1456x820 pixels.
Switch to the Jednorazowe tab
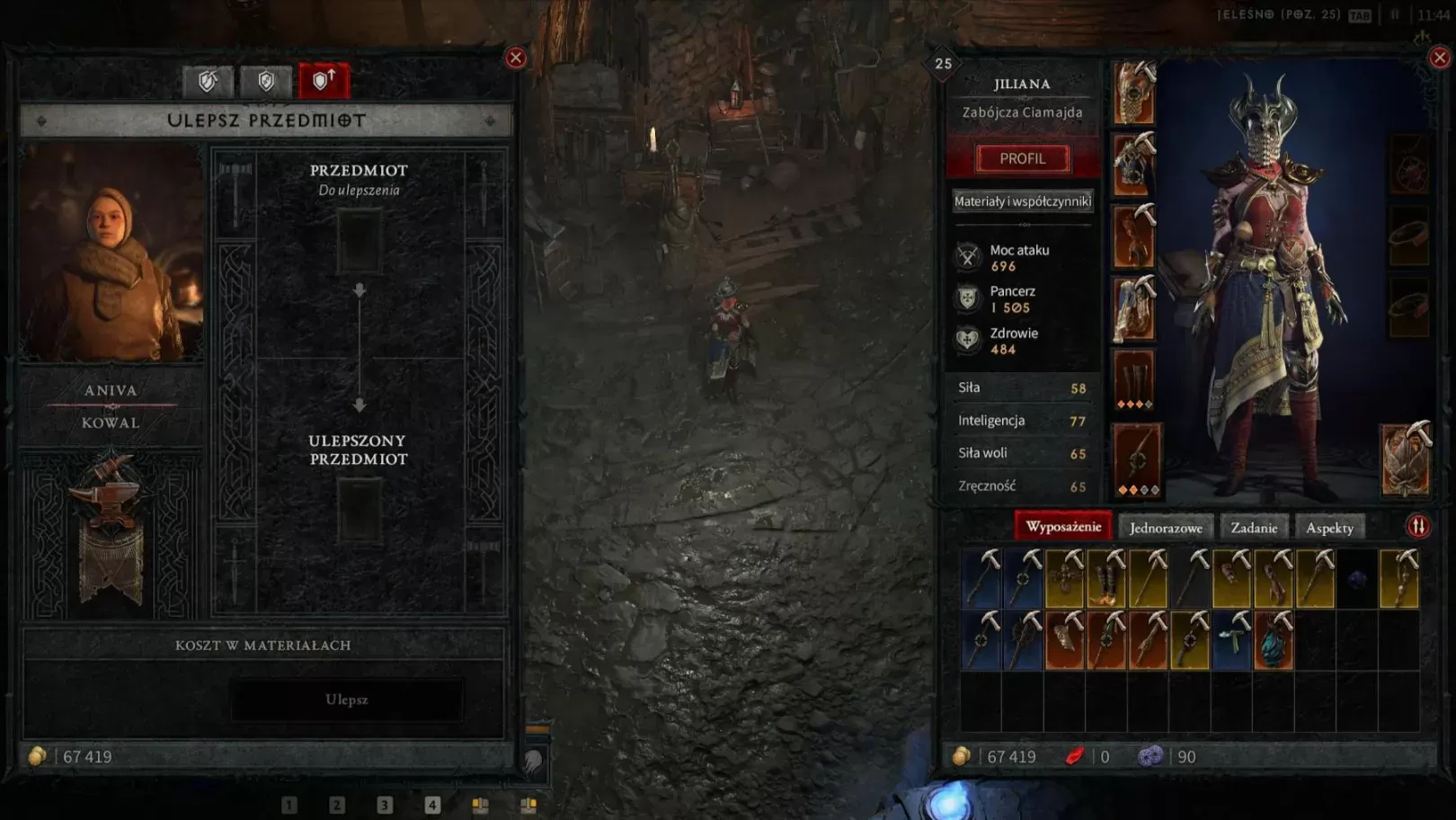[1166, 528]
